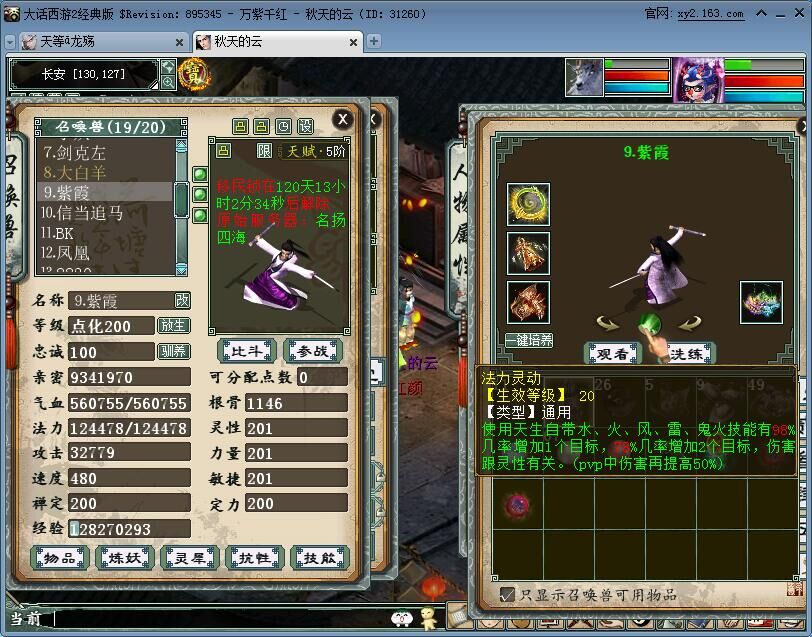Click the 放生 release button
812x637 pixels.
[173, 325]
